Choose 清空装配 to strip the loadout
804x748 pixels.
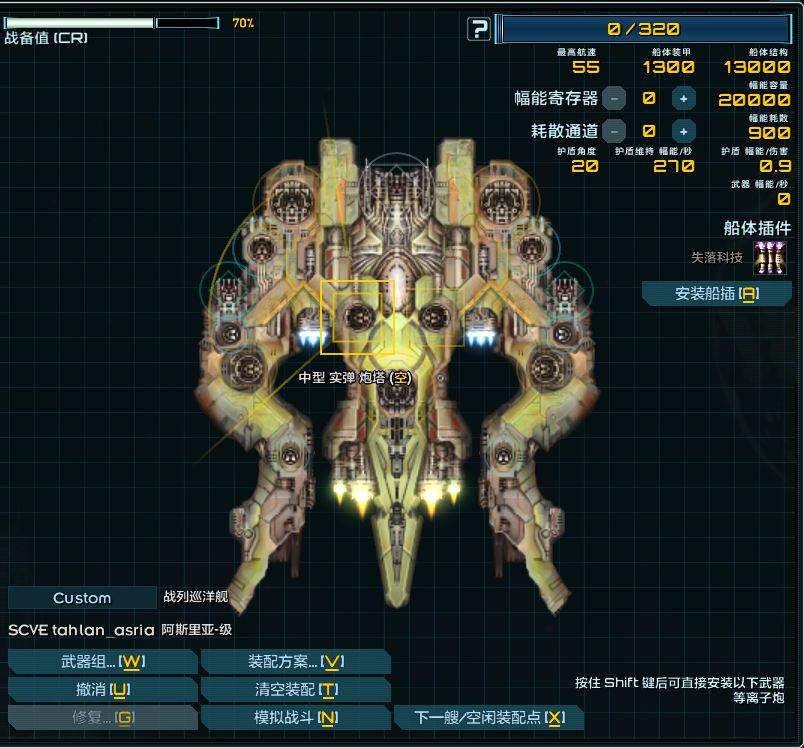295,690
